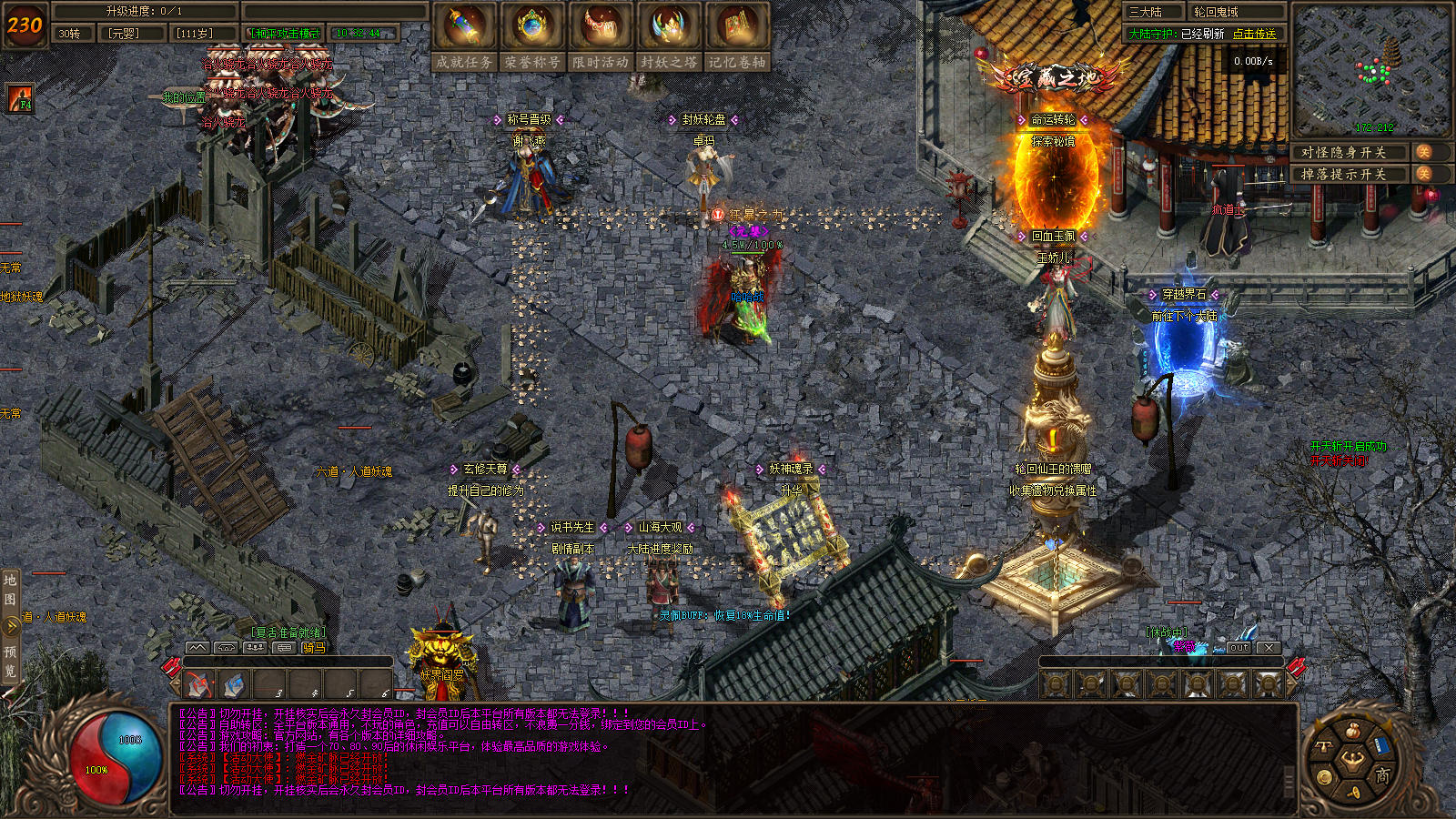Click the F4 skill icon
This screenshot has width=1456, height=819.
pos(20,98)
